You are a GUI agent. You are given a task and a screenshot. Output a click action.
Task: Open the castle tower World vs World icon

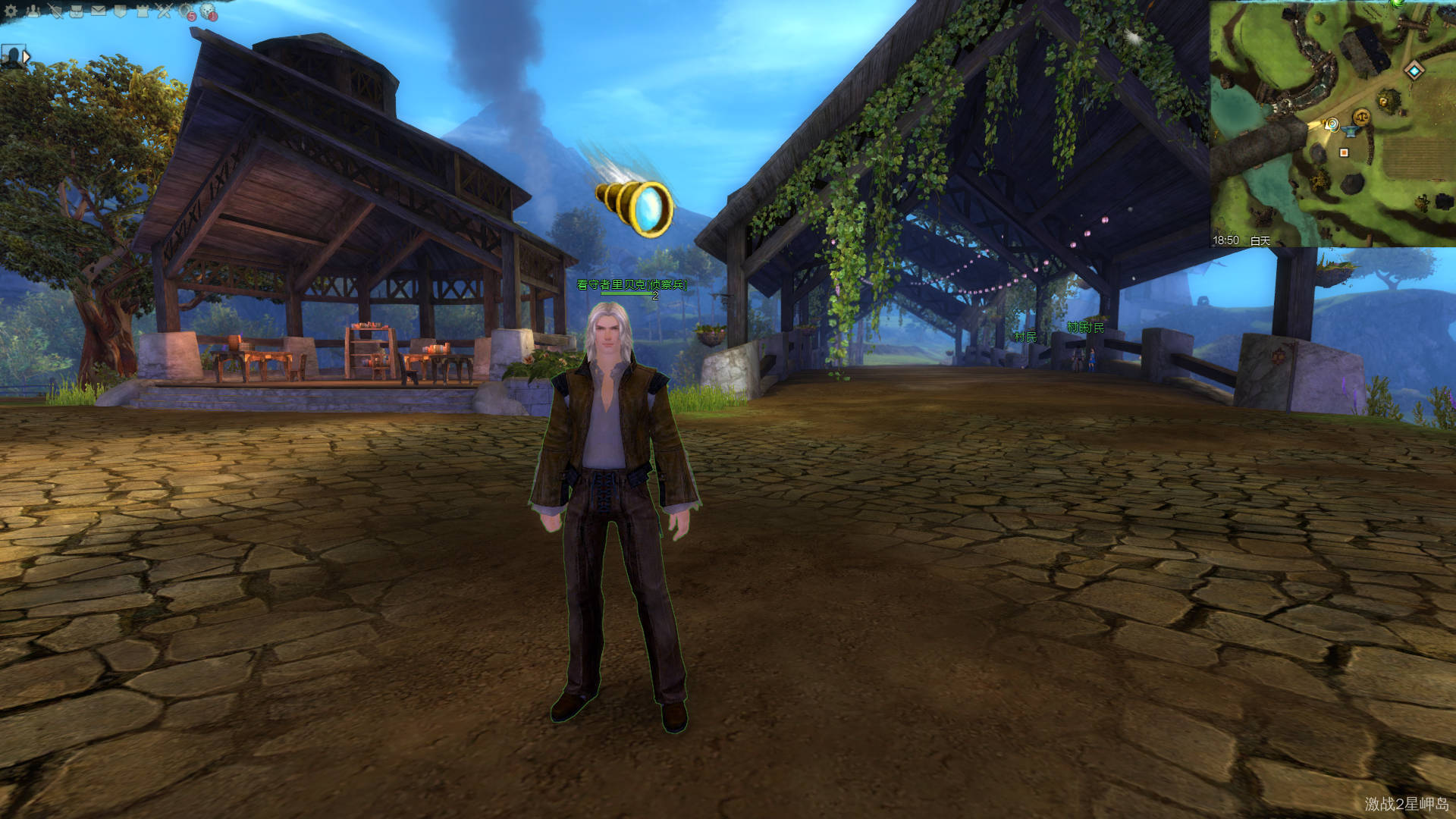point(143,11)
